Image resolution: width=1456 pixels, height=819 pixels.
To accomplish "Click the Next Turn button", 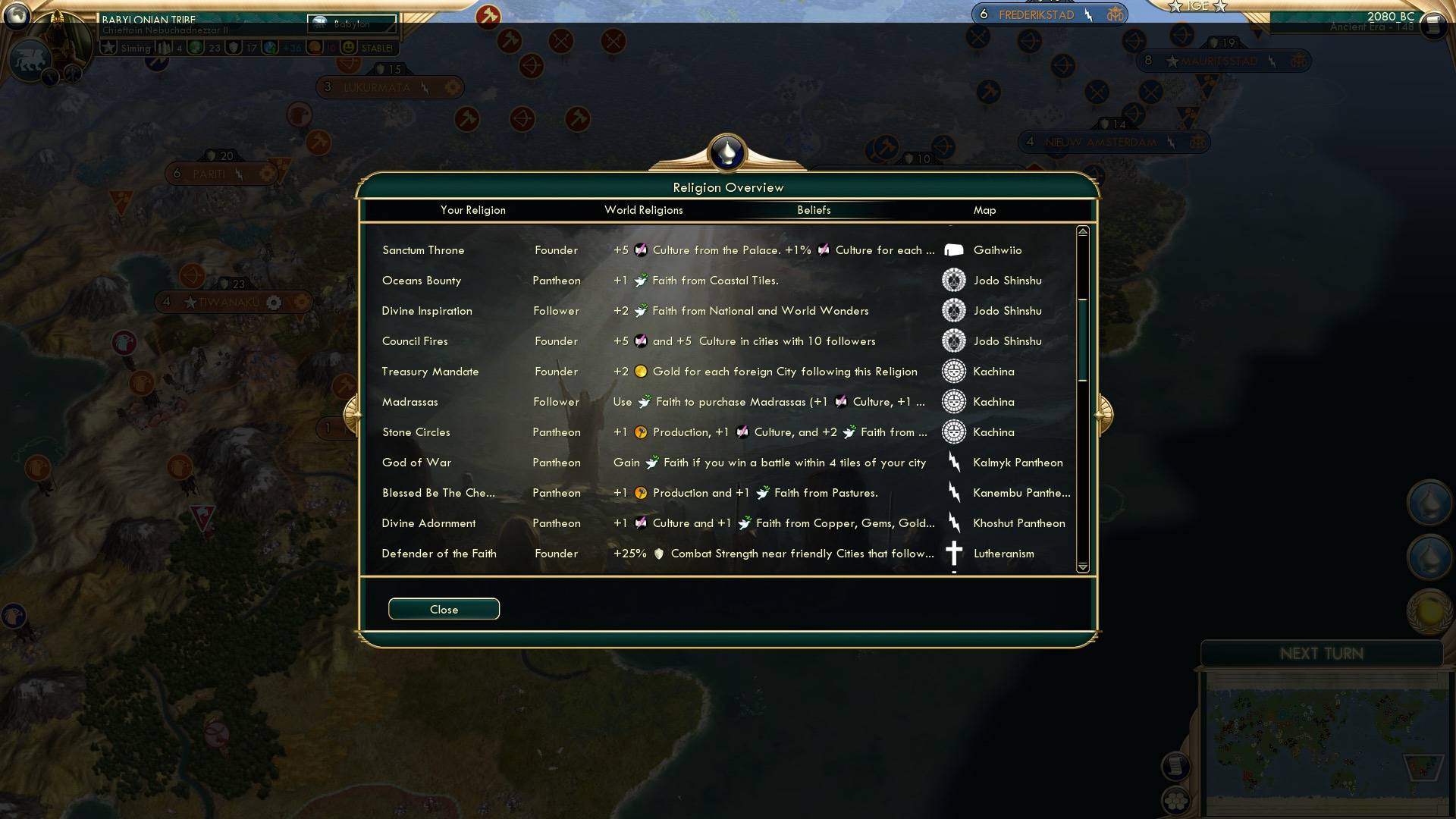I will click(1323, 654).
